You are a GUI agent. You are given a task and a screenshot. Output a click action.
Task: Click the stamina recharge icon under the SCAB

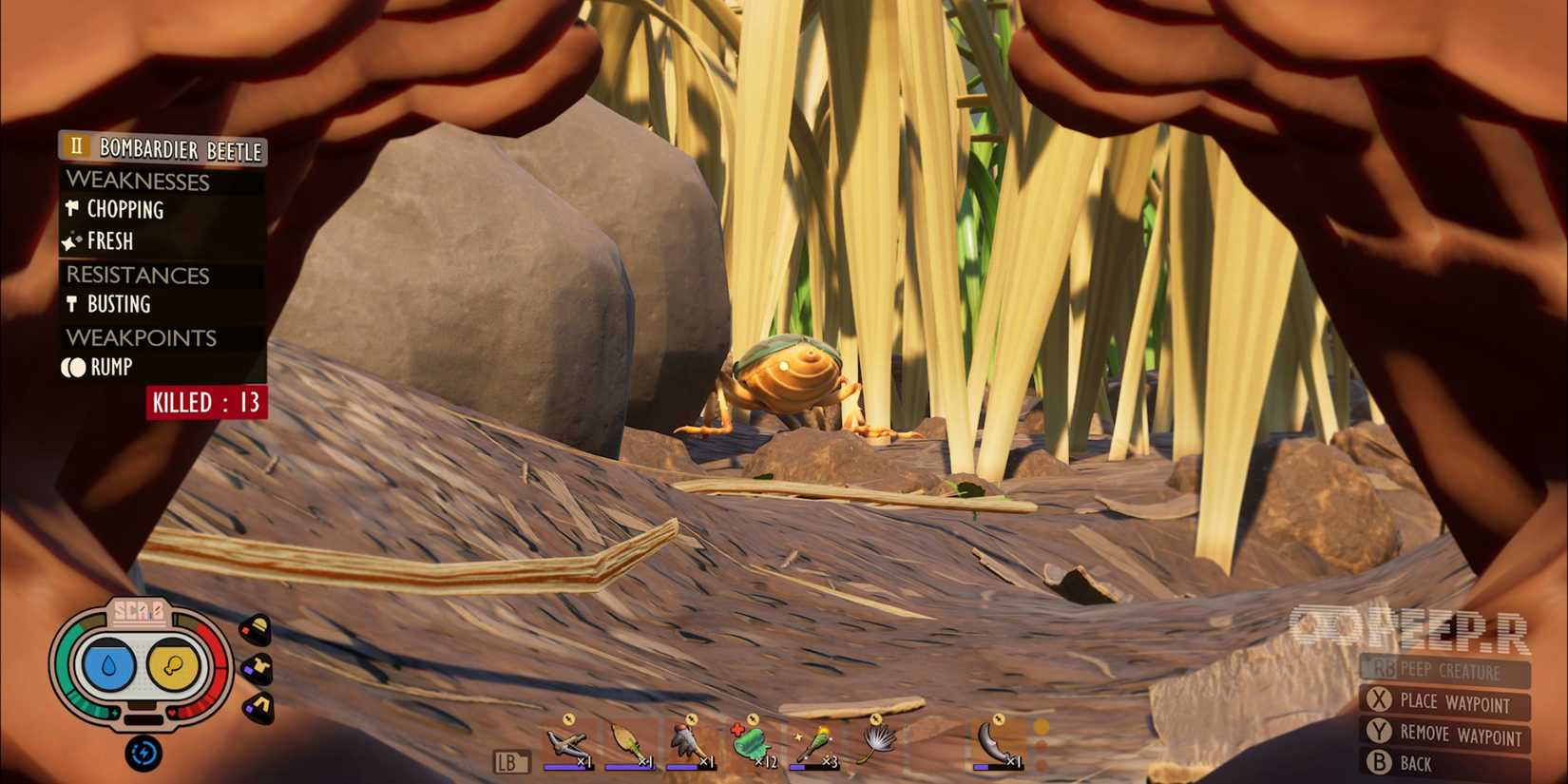click(144, 752)
